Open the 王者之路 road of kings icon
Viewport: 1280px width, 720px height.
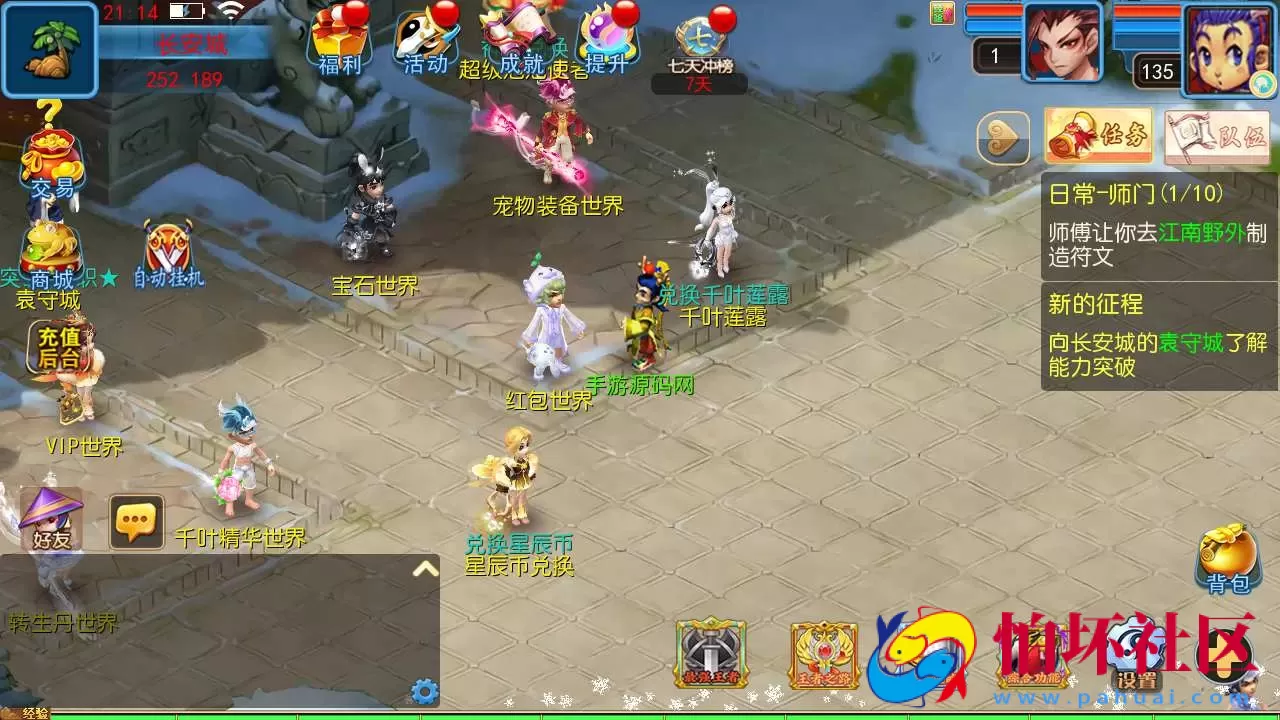[823, 655]
